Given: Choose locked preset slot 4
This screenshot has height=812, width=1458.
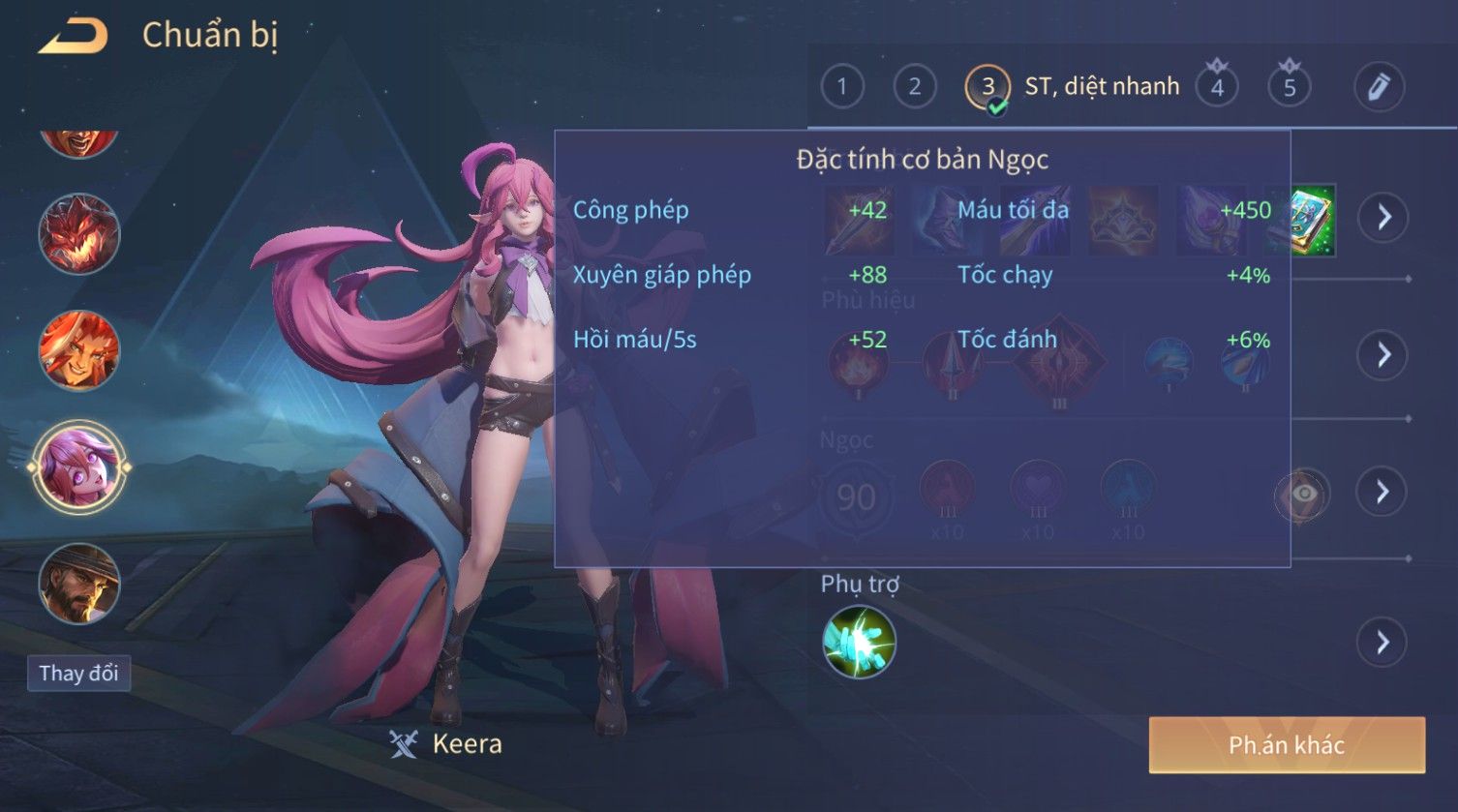Looking at the screenshot, I should (x=1217, y=87).
